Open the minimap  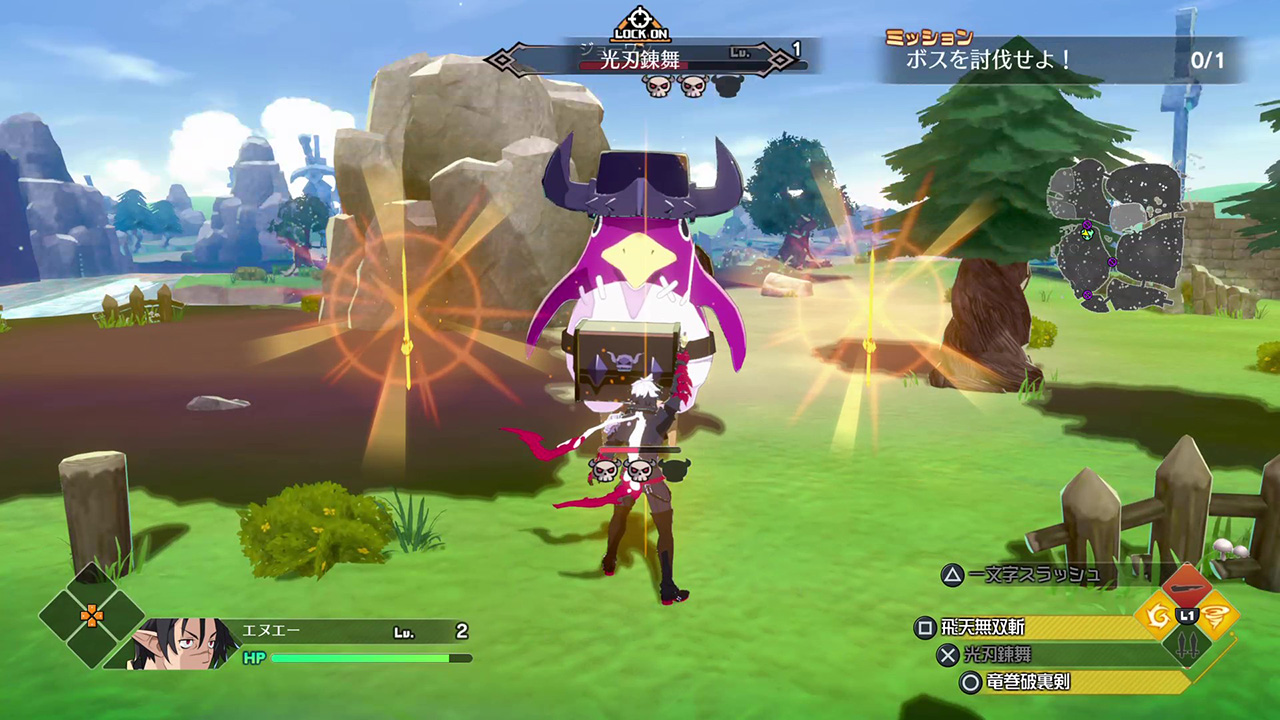[1115, 237]
